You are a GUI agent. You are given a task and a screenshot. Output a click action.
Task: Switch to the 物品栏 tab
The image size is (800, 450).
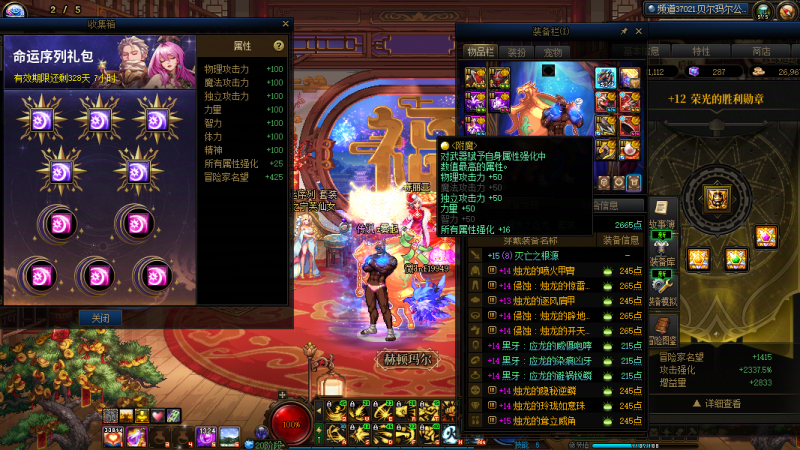click(481, 51)
